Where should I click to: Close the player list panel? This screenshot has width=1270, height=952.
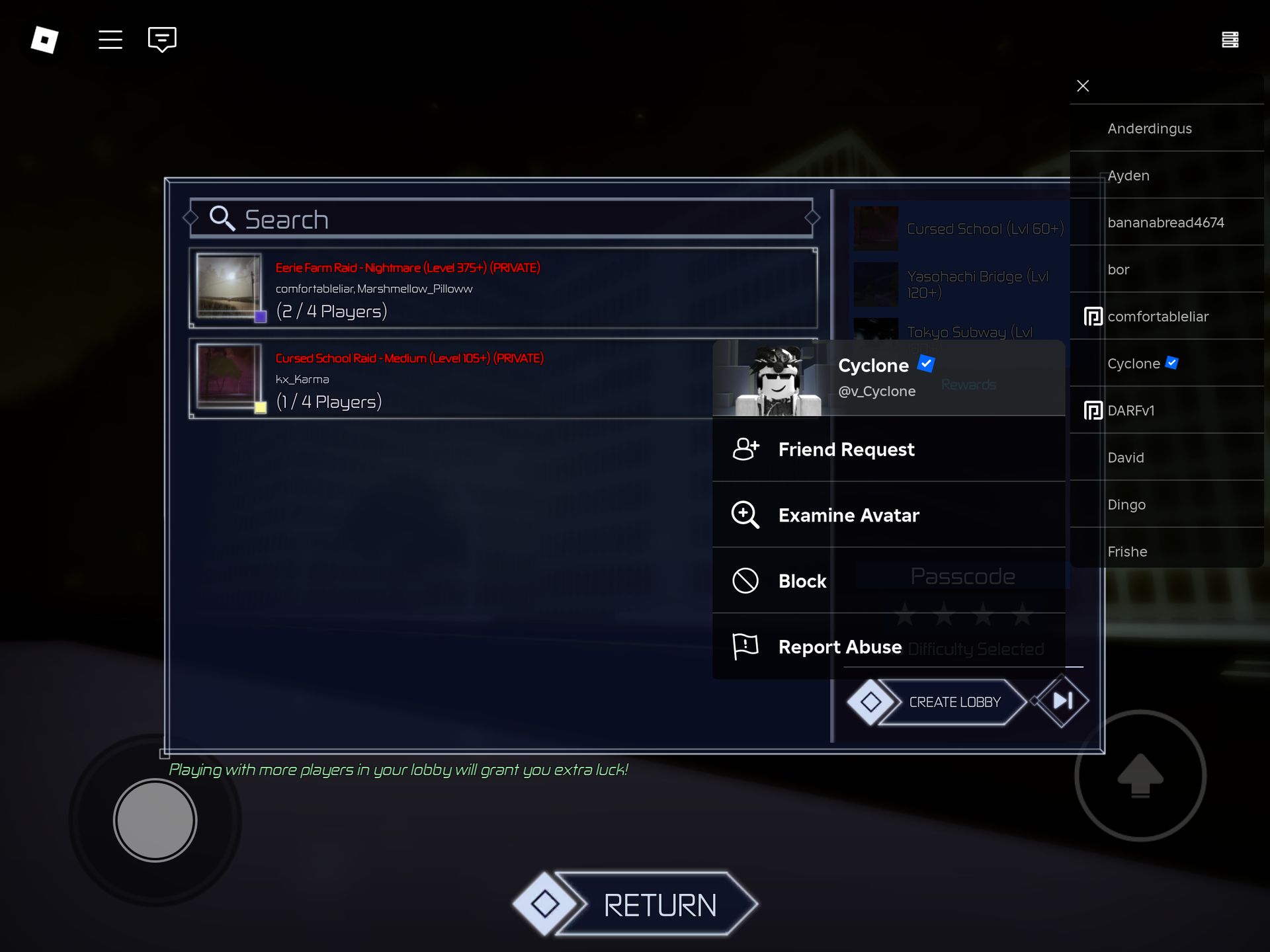point(1083,86)
